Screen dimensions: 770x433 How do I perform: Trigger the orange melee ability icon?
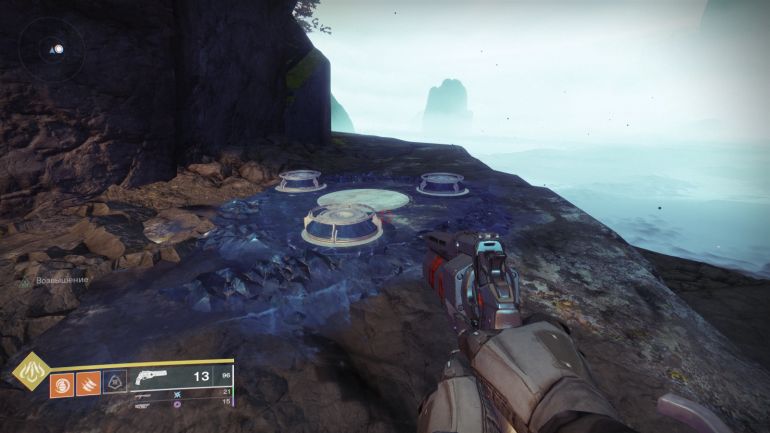pos(88,383)
